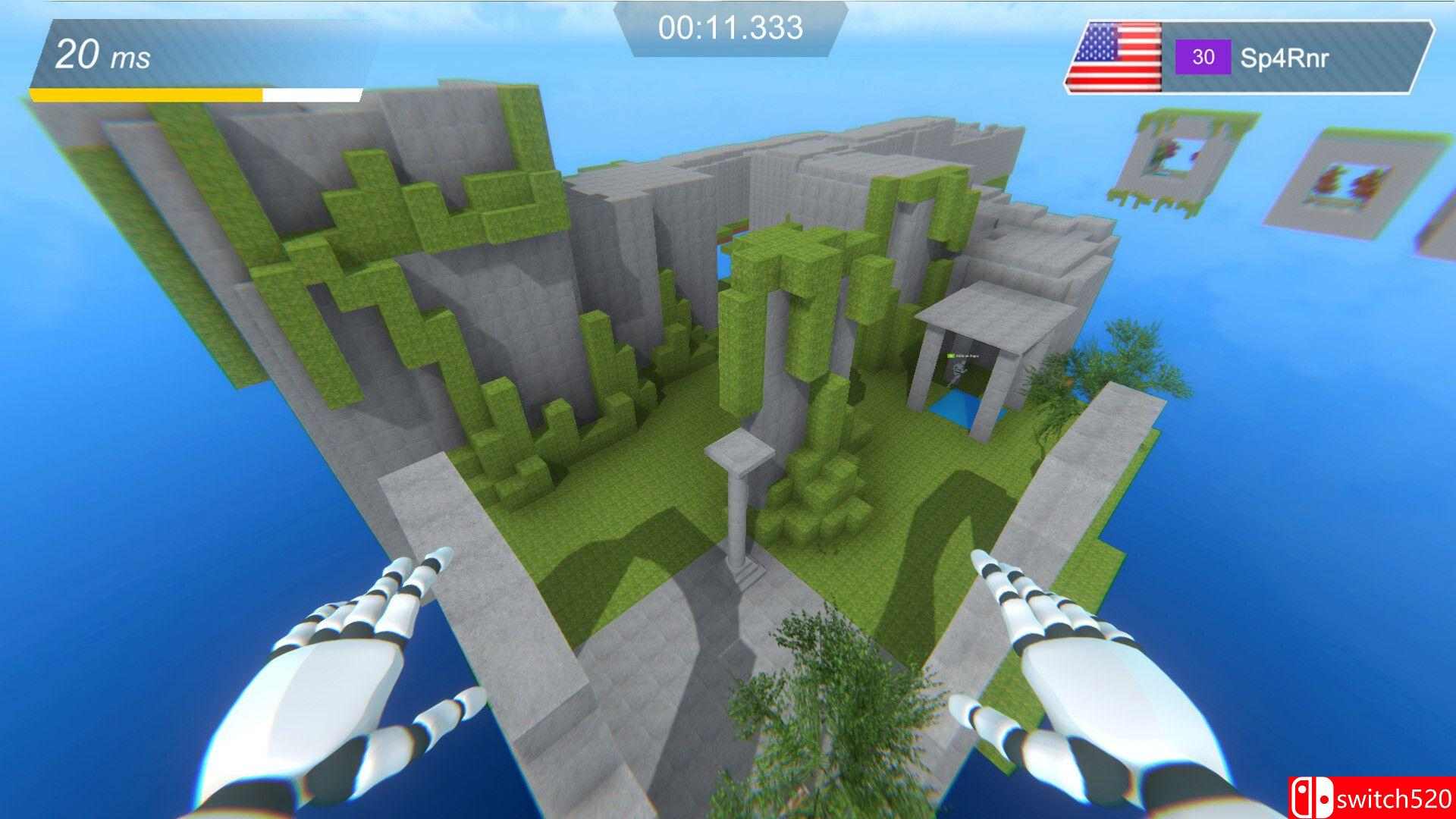
Task: Click the yellow-highlighted tag on the distant player nameplate
Action: click(x=950, y=355)
